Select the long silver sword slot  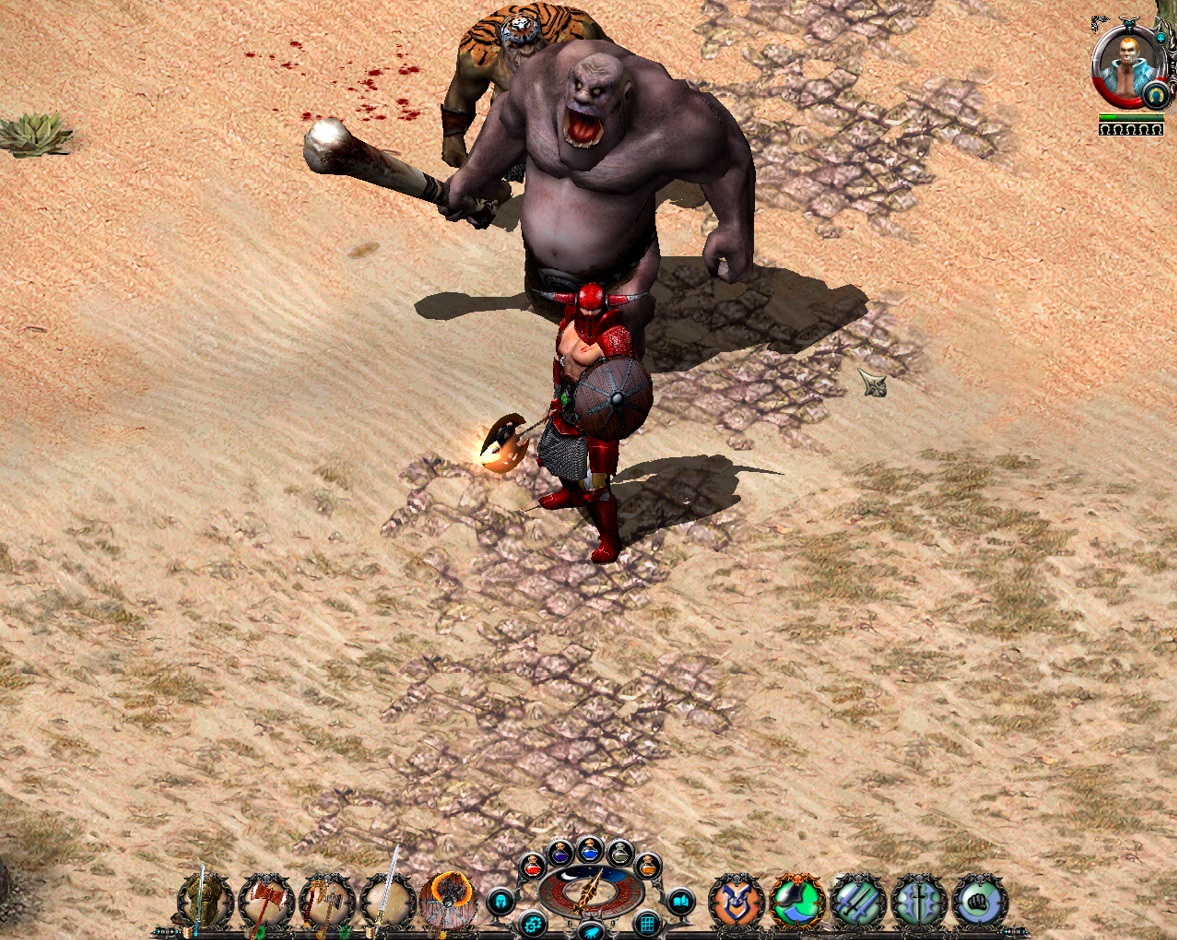pyautogui.click(x=388, y=901)
